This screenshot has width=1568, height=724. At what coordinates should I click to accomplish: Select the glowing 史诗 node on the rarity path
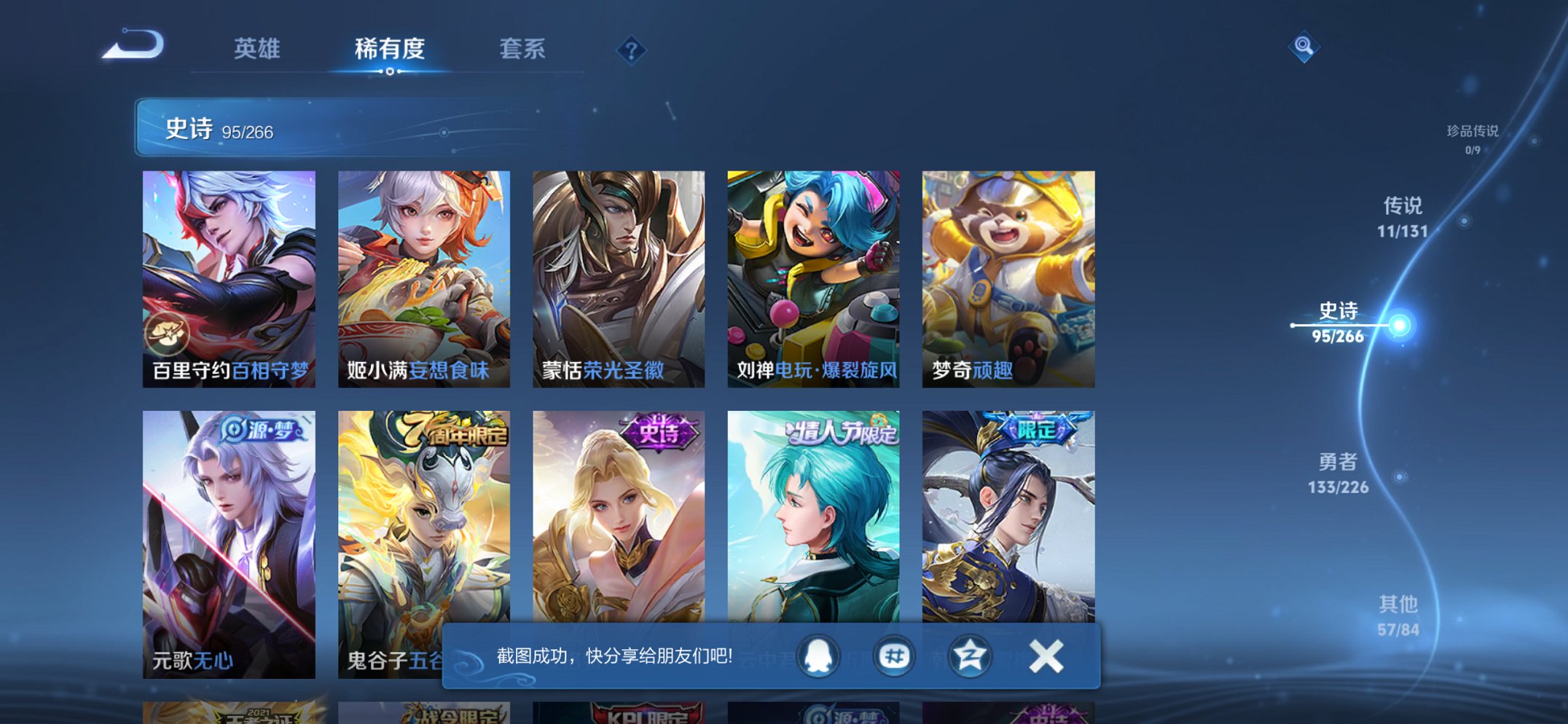pos(1400,326)
